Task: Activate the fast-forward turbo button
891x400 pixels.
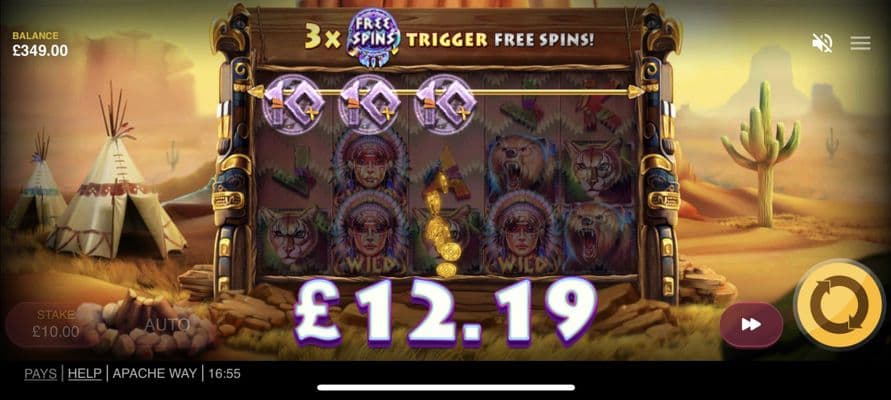Action: pos(751,324)
